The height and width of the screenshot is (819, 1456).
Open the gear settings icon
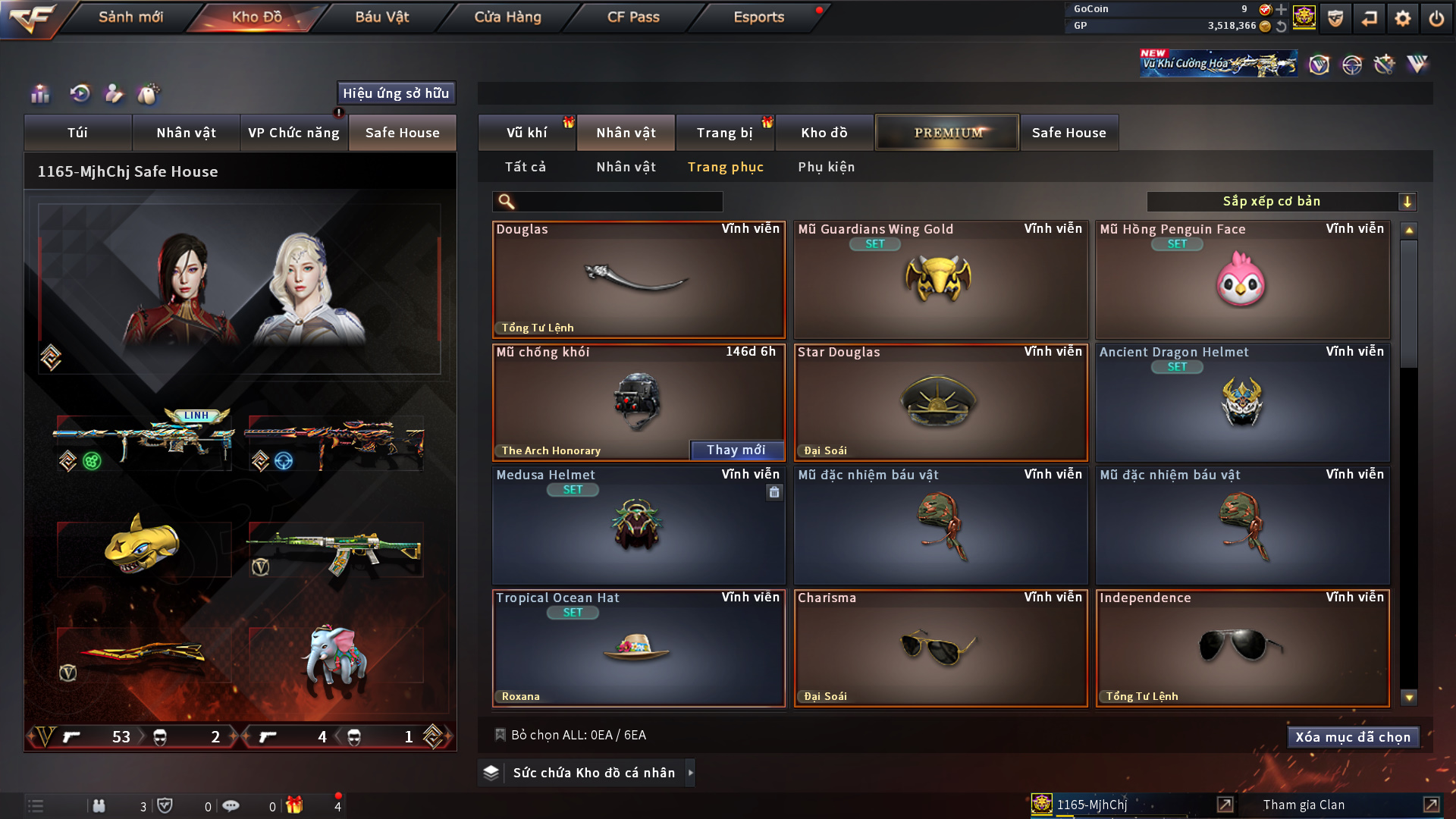1403,18
